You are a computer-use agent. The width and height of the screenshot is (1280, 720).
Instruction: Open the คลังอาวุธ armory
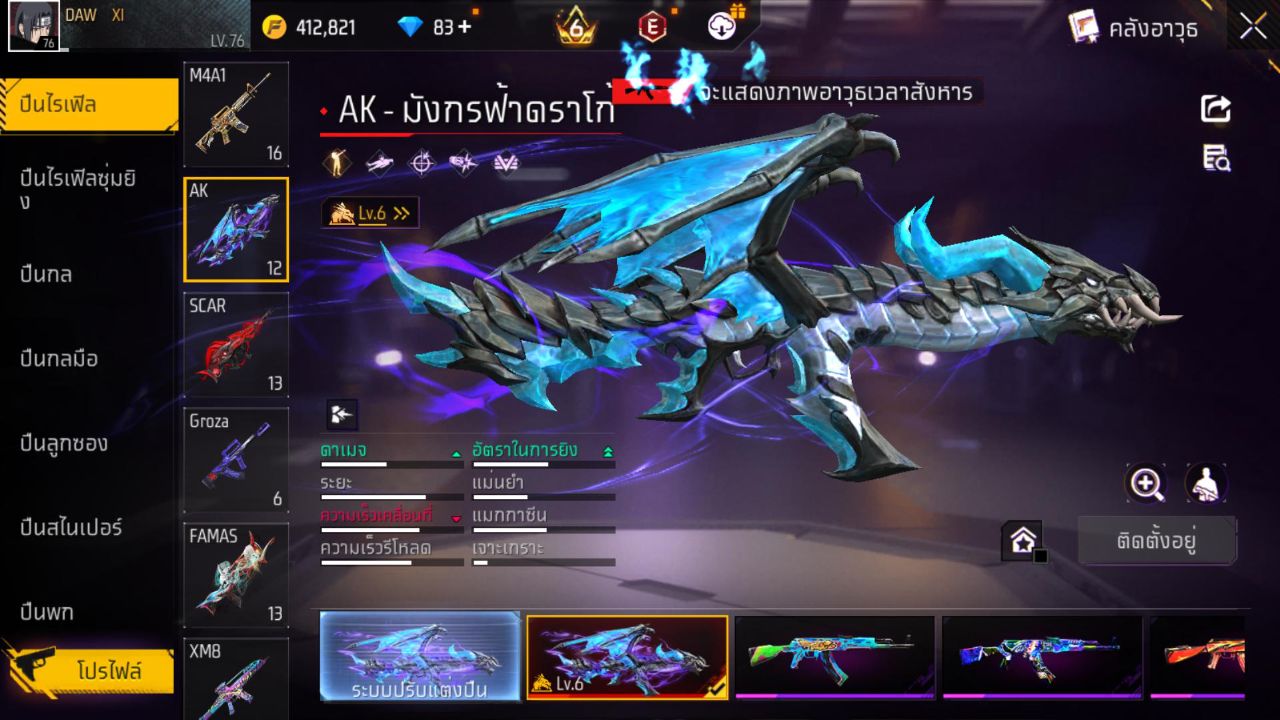coord(1133,28)
